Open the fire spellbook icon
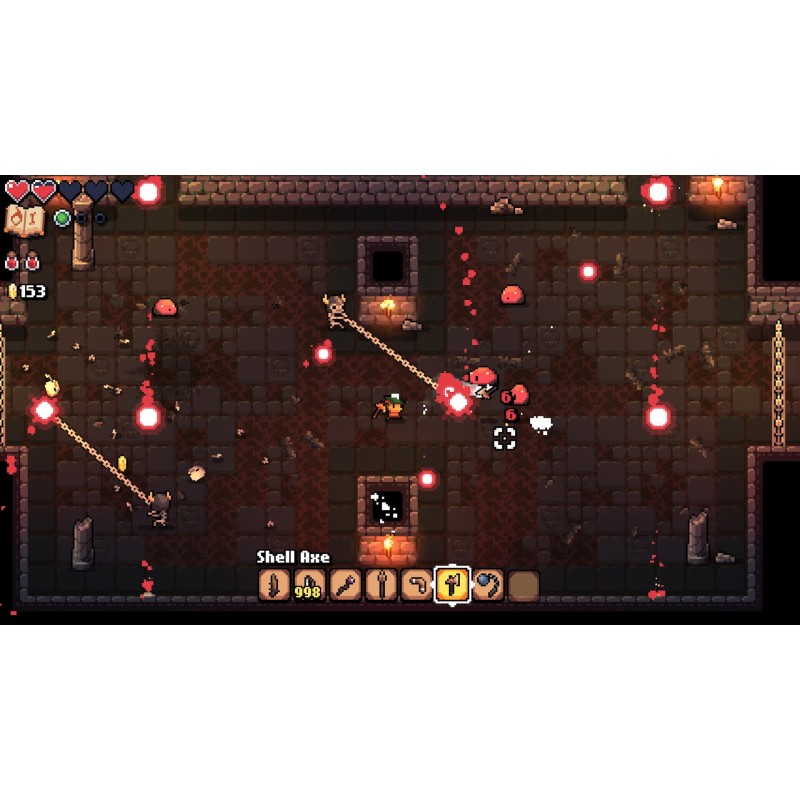The width and height of the screenshot is (800, 800). coord(22,219)
